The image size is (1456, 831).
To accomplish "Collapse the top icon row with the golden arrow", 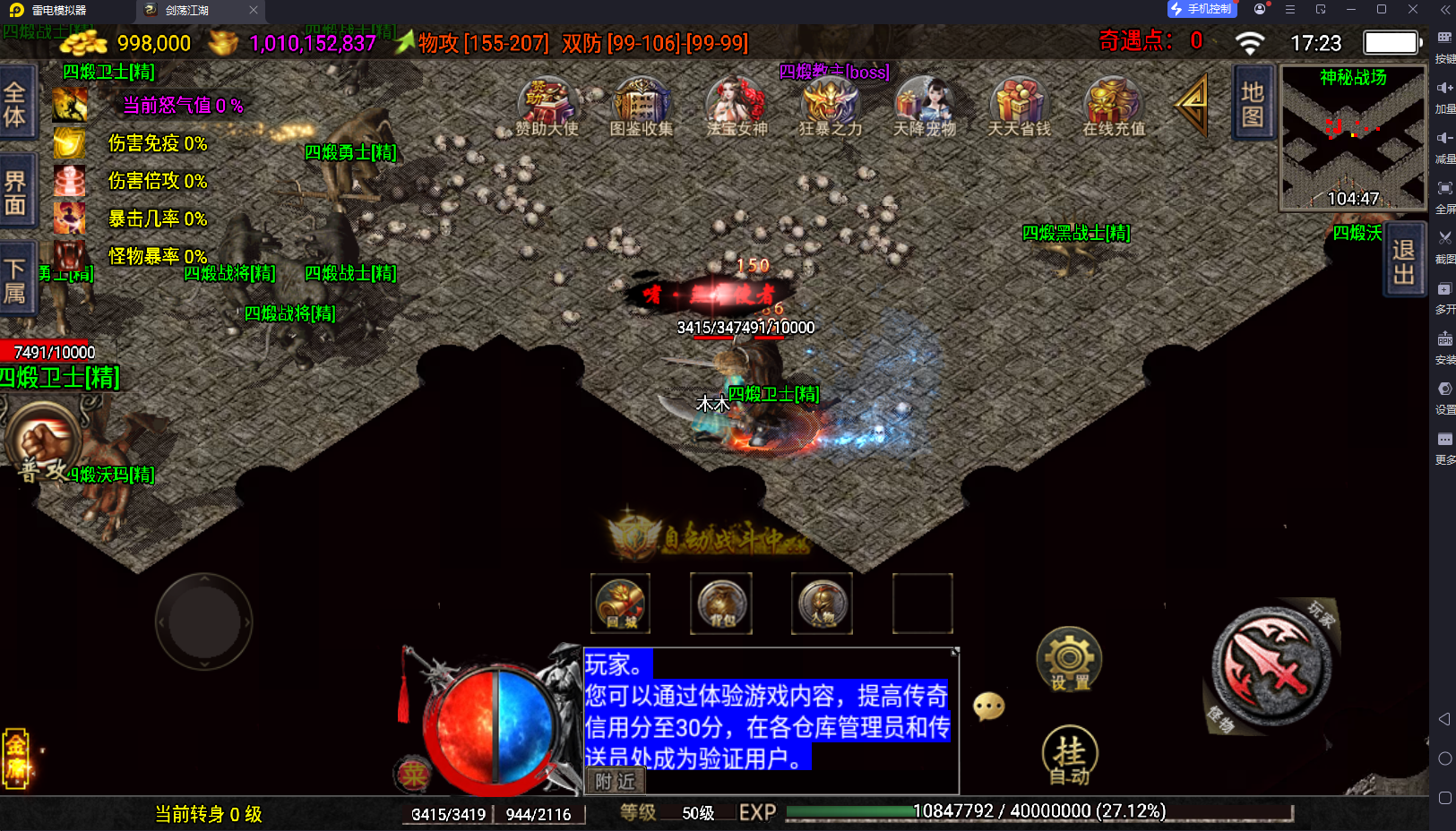I will [1193, 105].
